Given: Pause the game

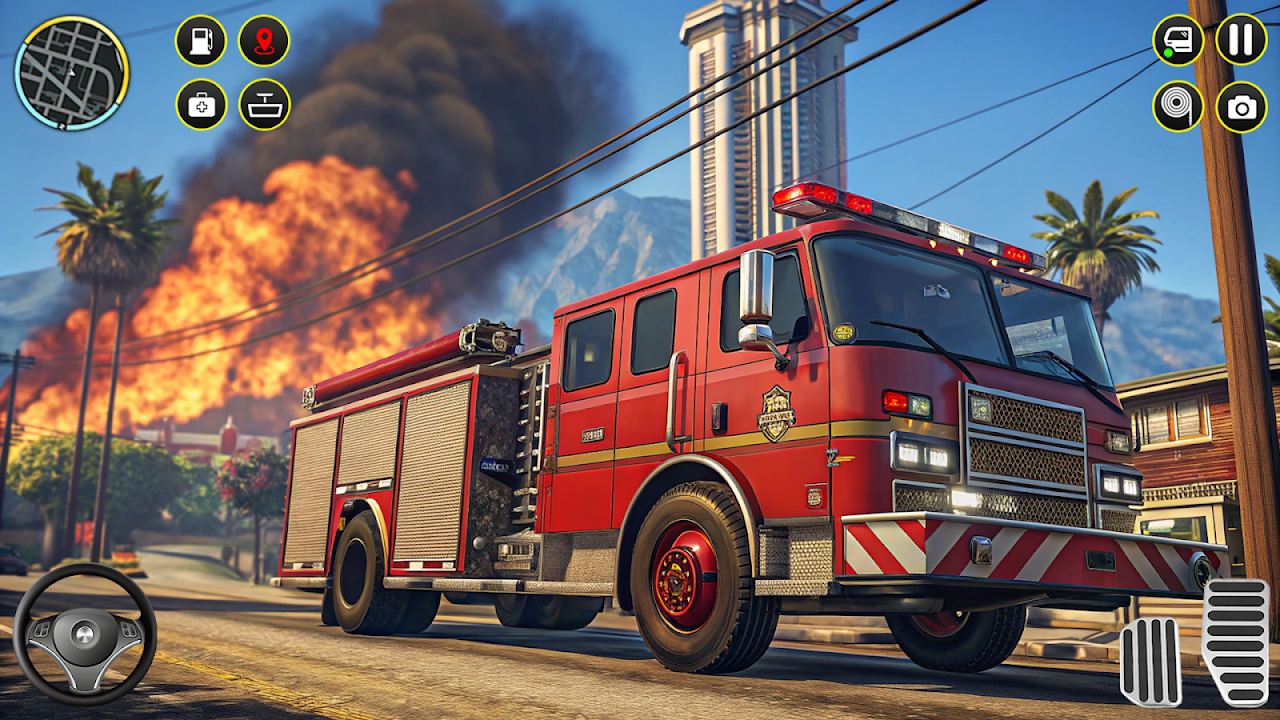Looking at the screenshot, I should click(1241, 40).
